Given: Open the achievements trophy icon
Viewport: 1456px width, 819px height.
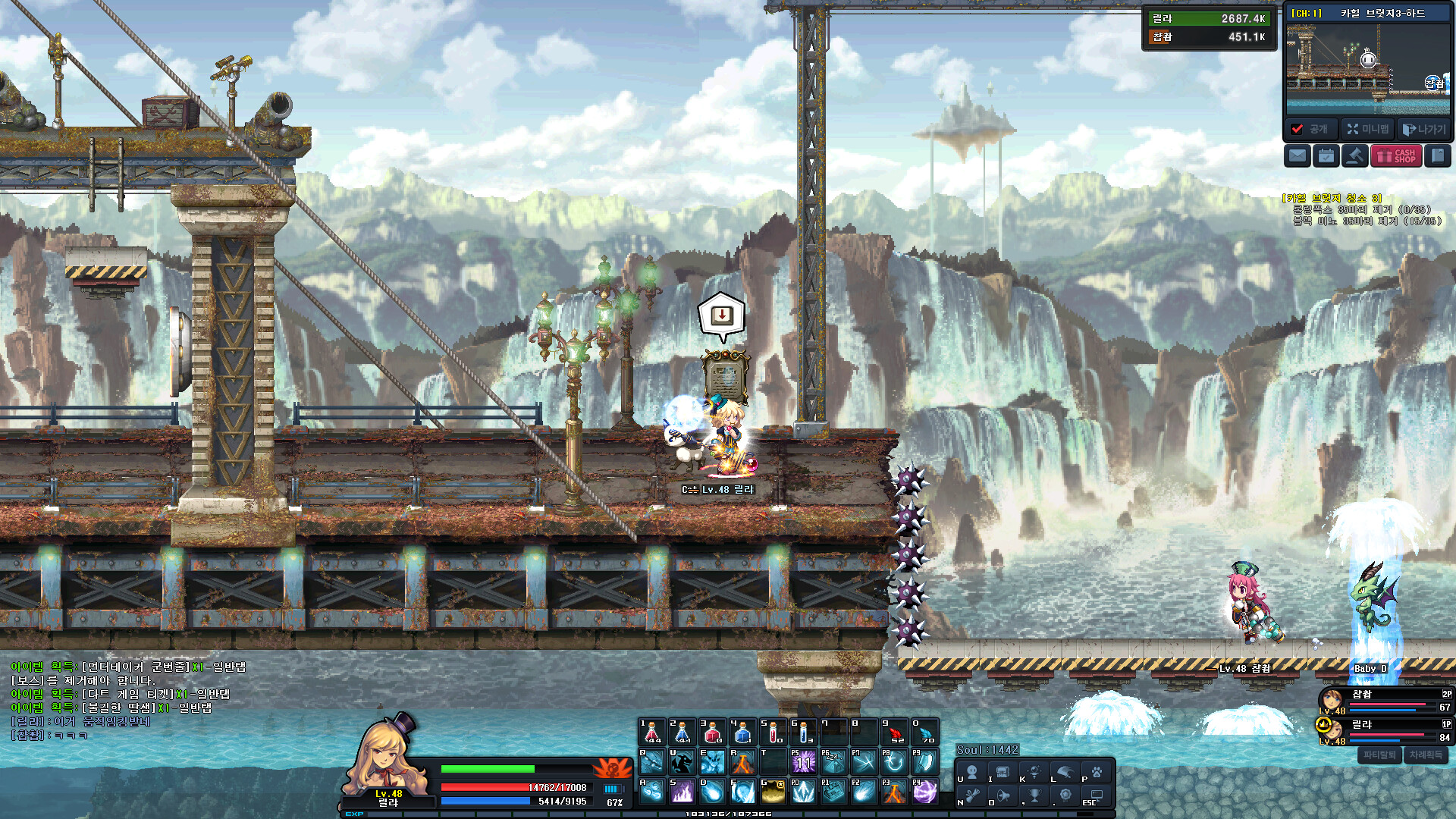Looking at the screenshot, I should (1034, 798).
